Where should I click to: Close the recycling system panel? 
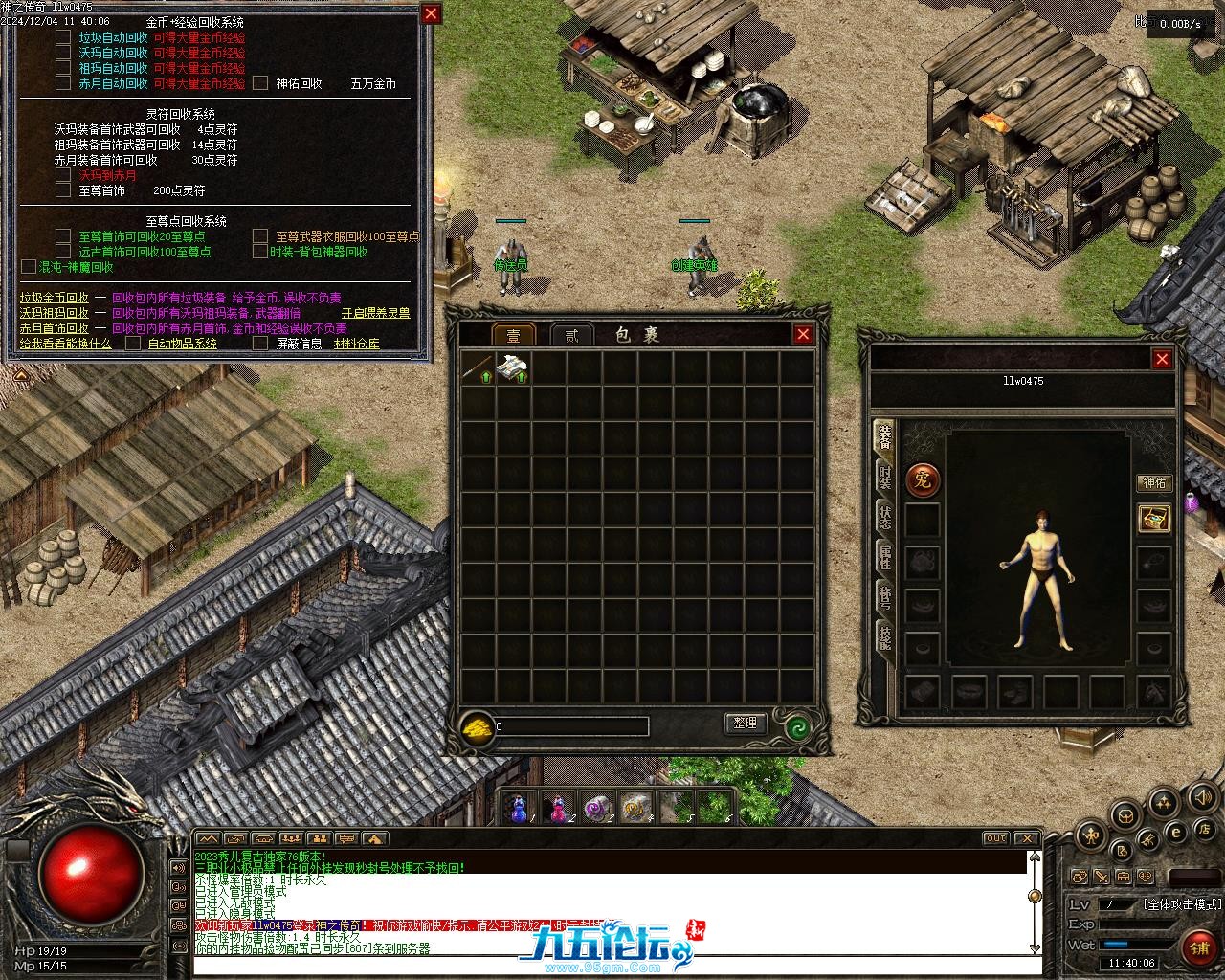[432, 13]
